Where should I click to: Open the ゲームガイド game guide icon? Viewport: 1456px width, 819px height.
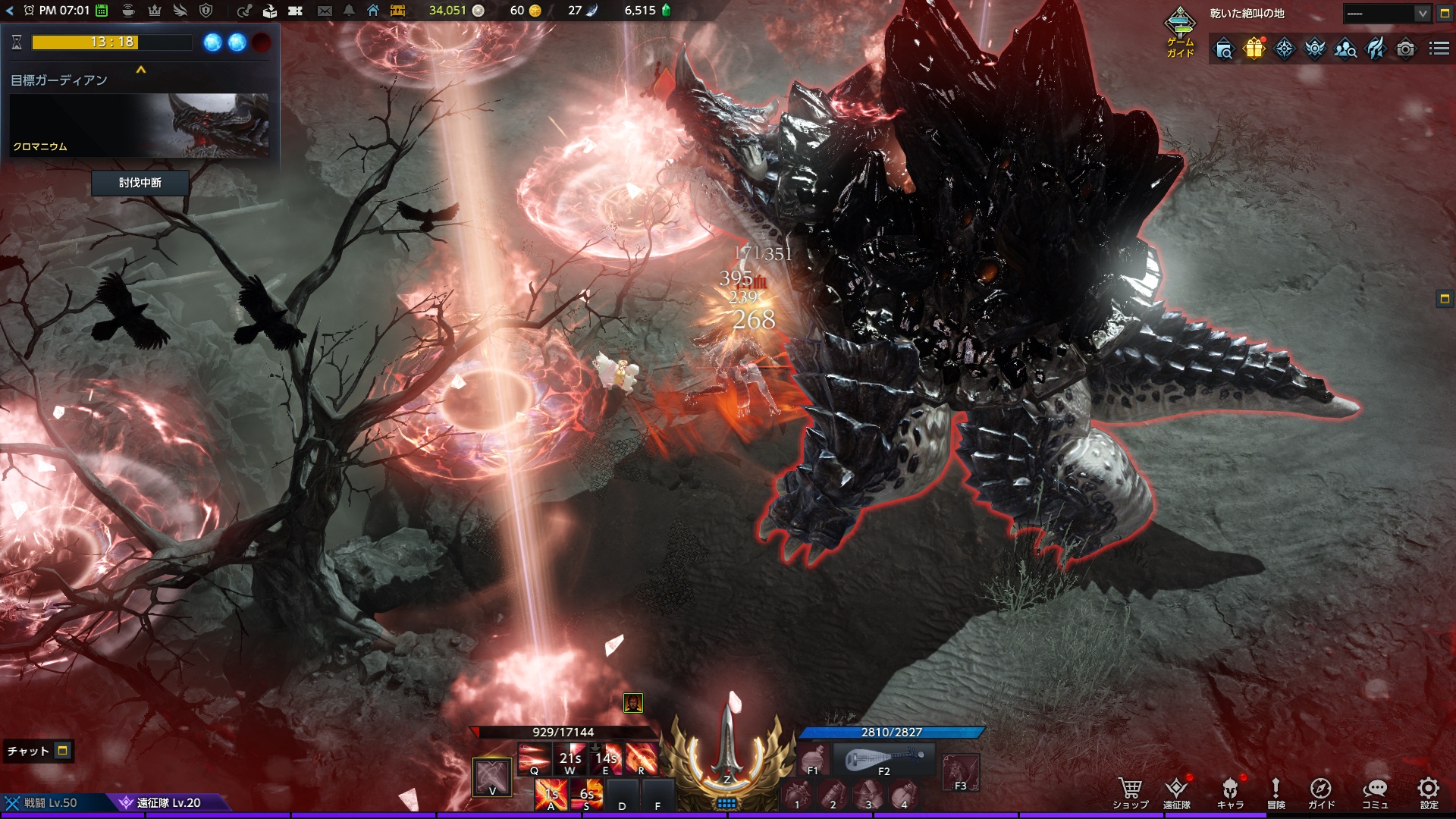point(1180,32)
